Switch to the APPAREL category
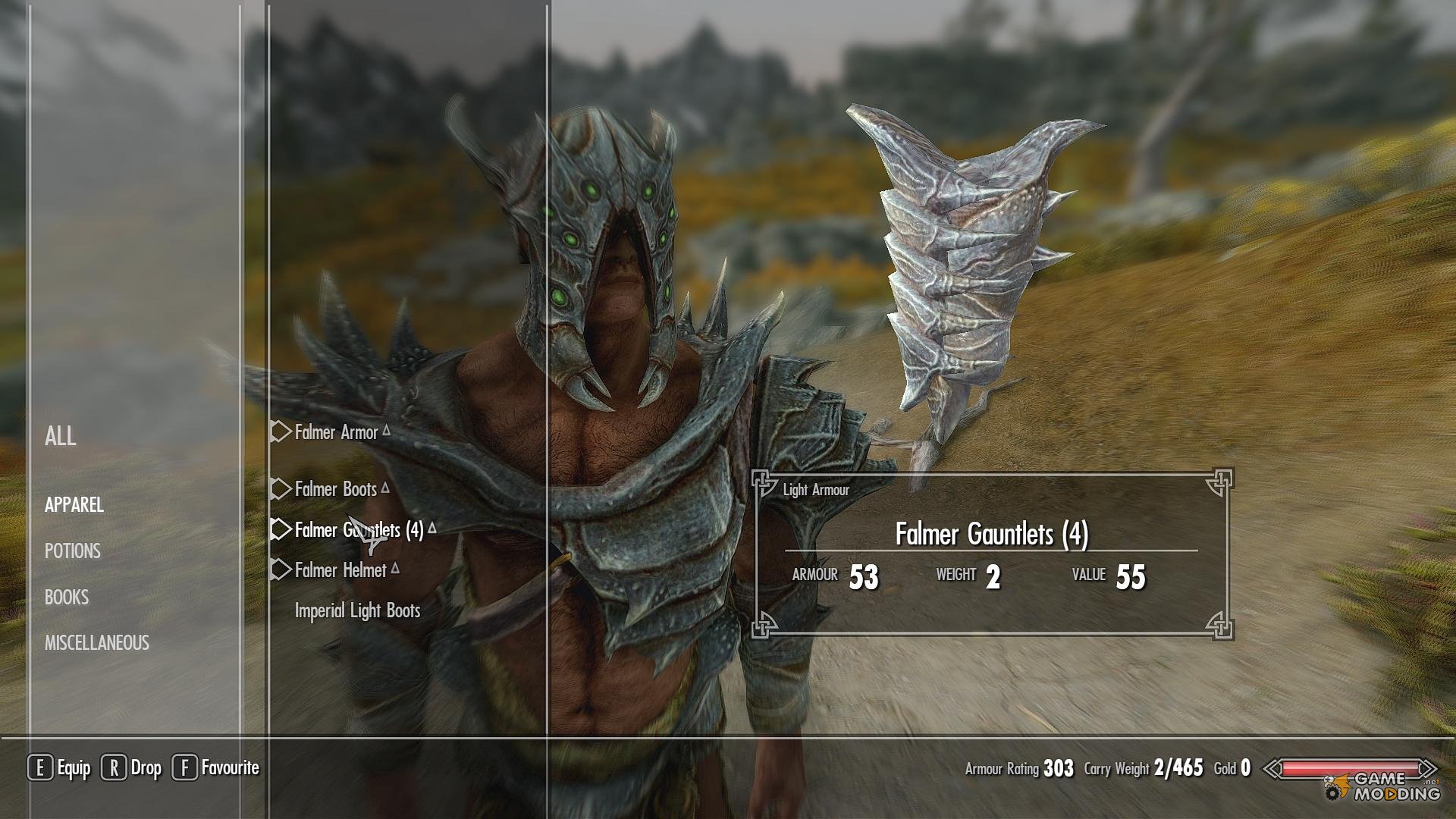 74,505
